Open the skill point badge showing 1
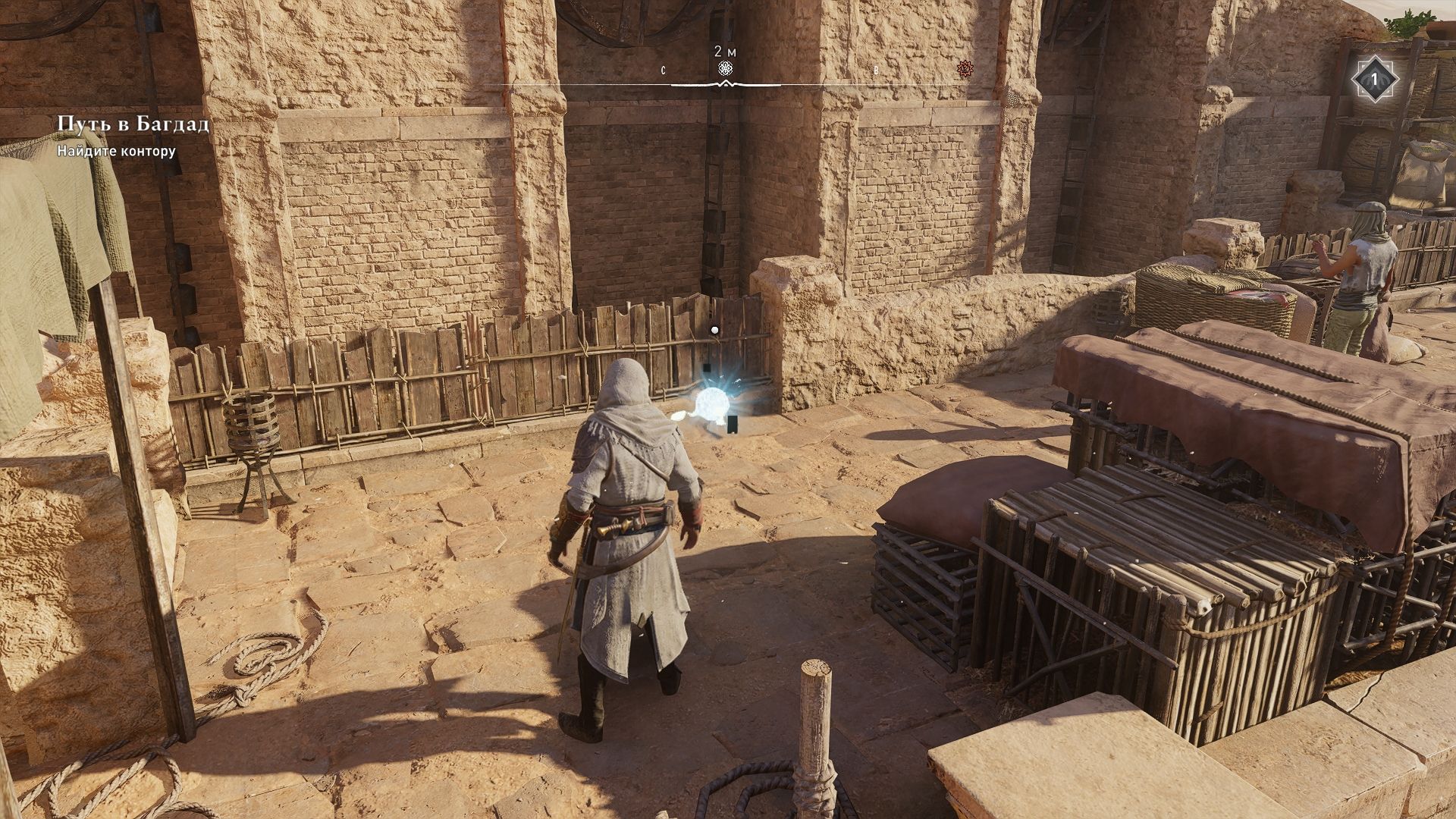The image size is (1456, 819). coord(1373,79)
